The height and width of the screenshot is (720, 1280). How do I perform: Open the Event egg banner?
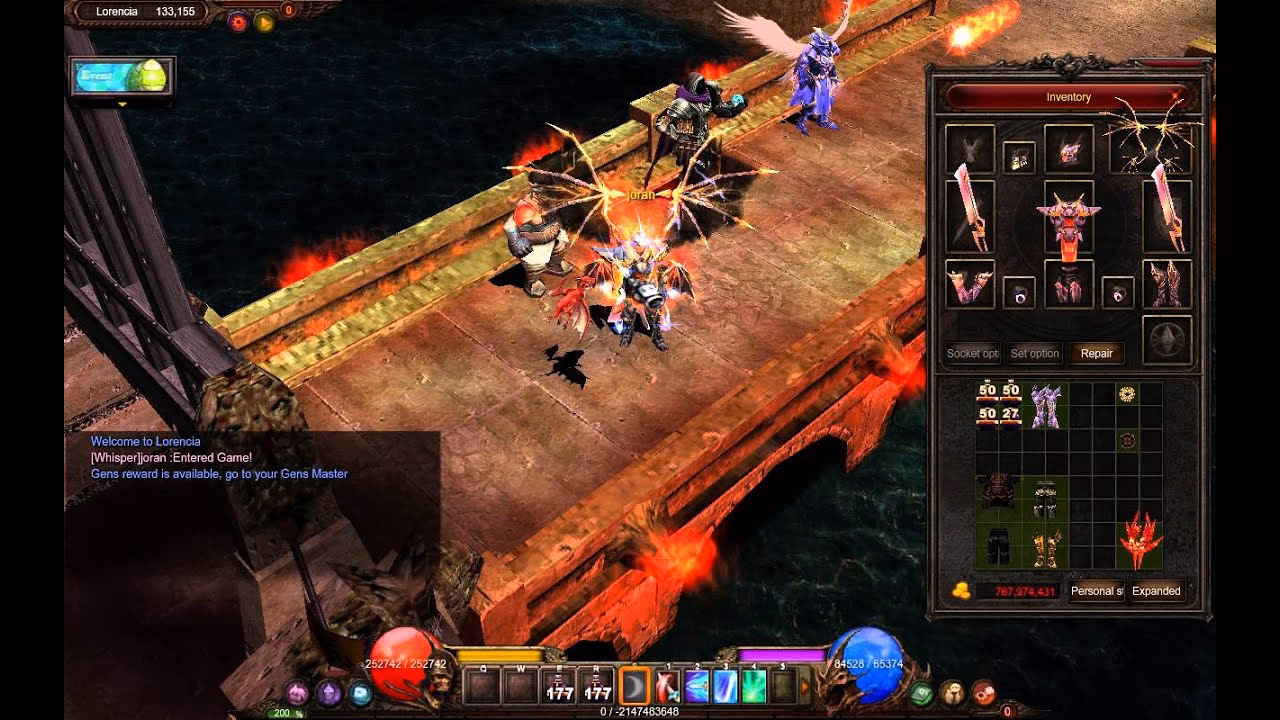coord(123,76)
